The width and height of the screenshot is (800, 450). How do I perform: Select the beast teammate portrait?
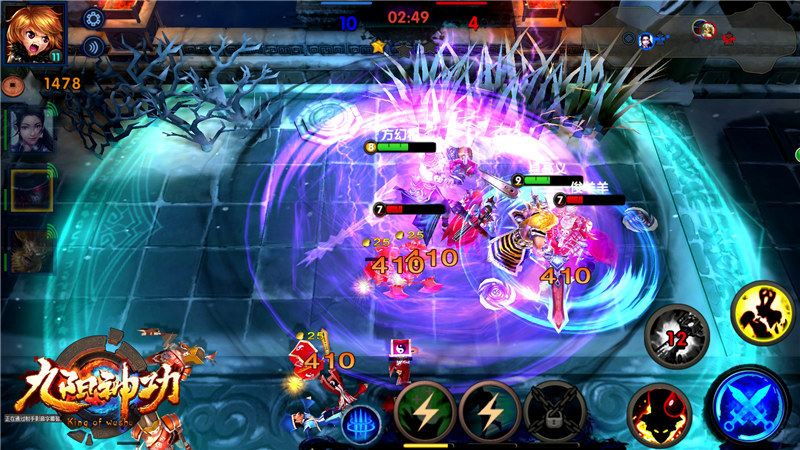(x=31, y=249)
